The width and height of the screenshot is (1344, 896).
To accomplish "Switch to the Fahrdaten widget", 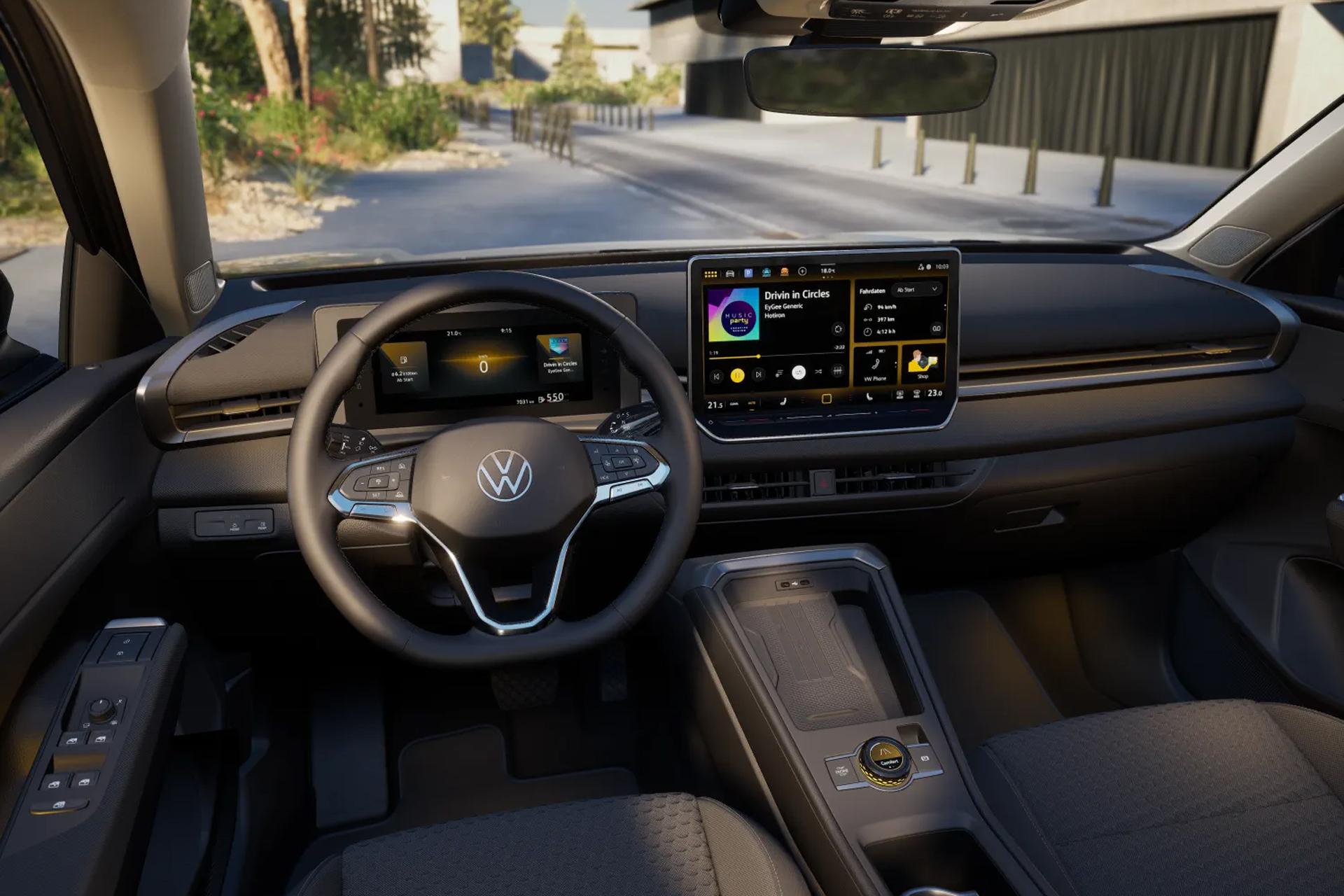I will point(874,291).
